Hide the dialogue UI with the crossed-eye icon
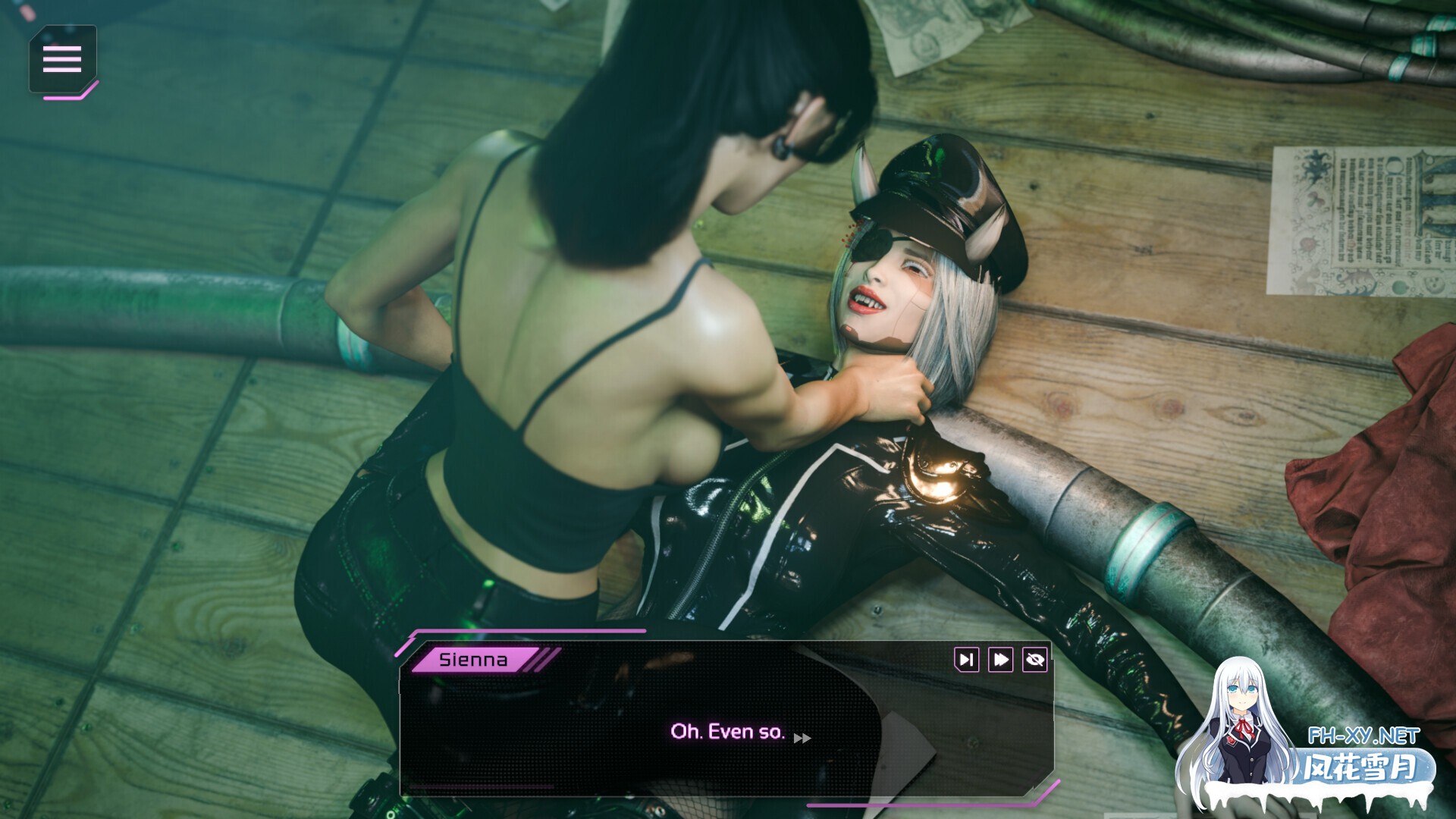 tap(1037, 659)
